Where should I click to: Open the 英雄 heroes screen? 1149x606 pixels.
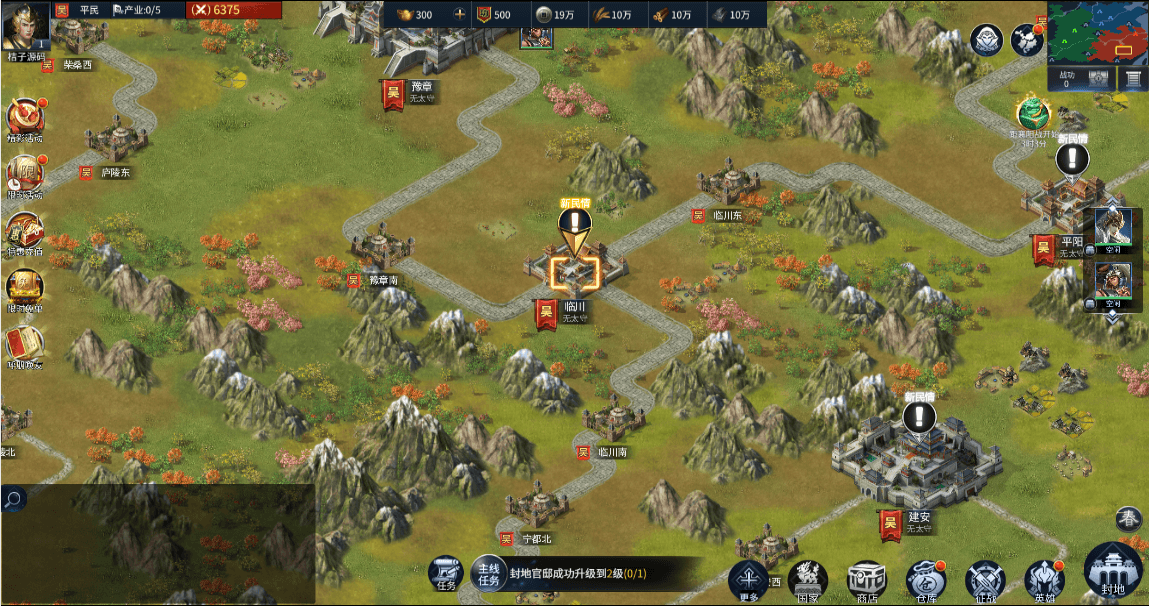coord(1043,580)
